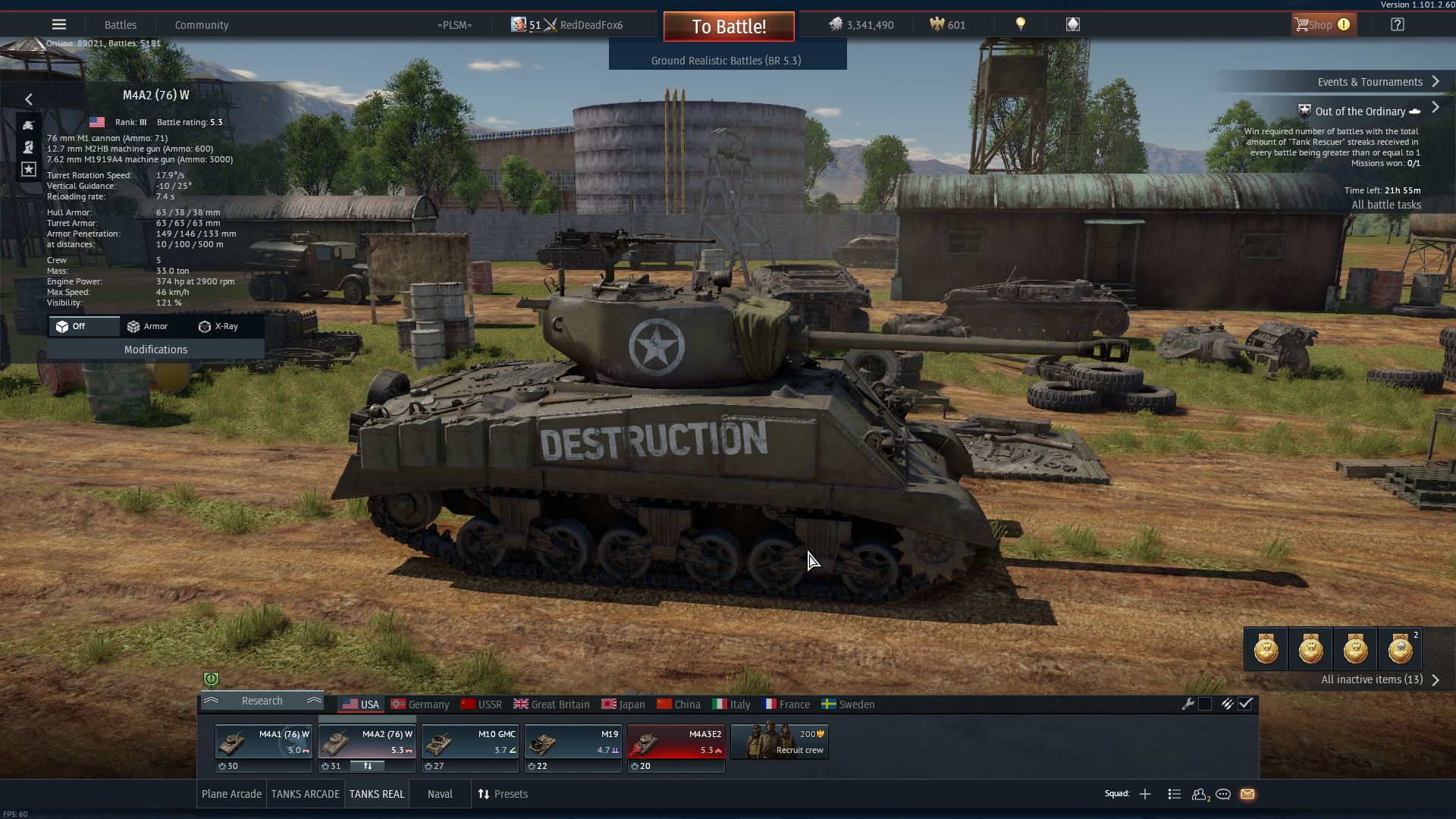Enable Armor view mode
The width and height of the screenshot is (1456, 819).
[x=148, y=326]
